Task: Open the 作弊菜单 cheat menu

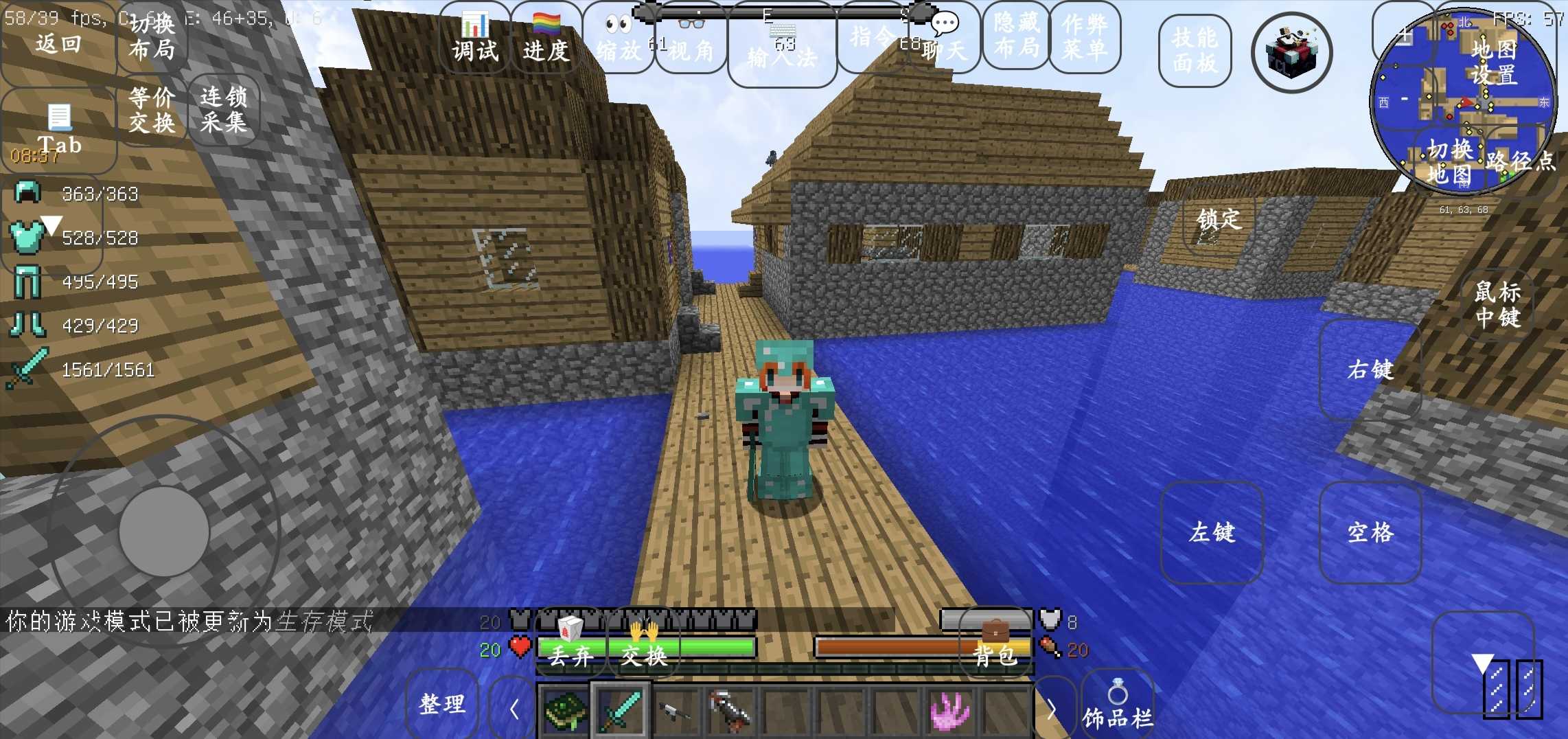Action: pyautogui.click(x=1085, y=36)
